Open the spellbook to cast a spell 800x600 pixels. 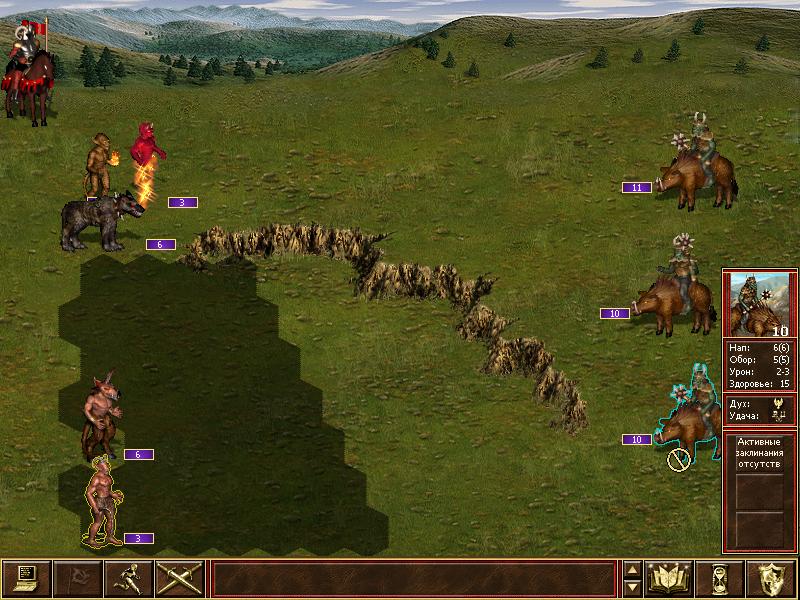[x=669, y=578]
